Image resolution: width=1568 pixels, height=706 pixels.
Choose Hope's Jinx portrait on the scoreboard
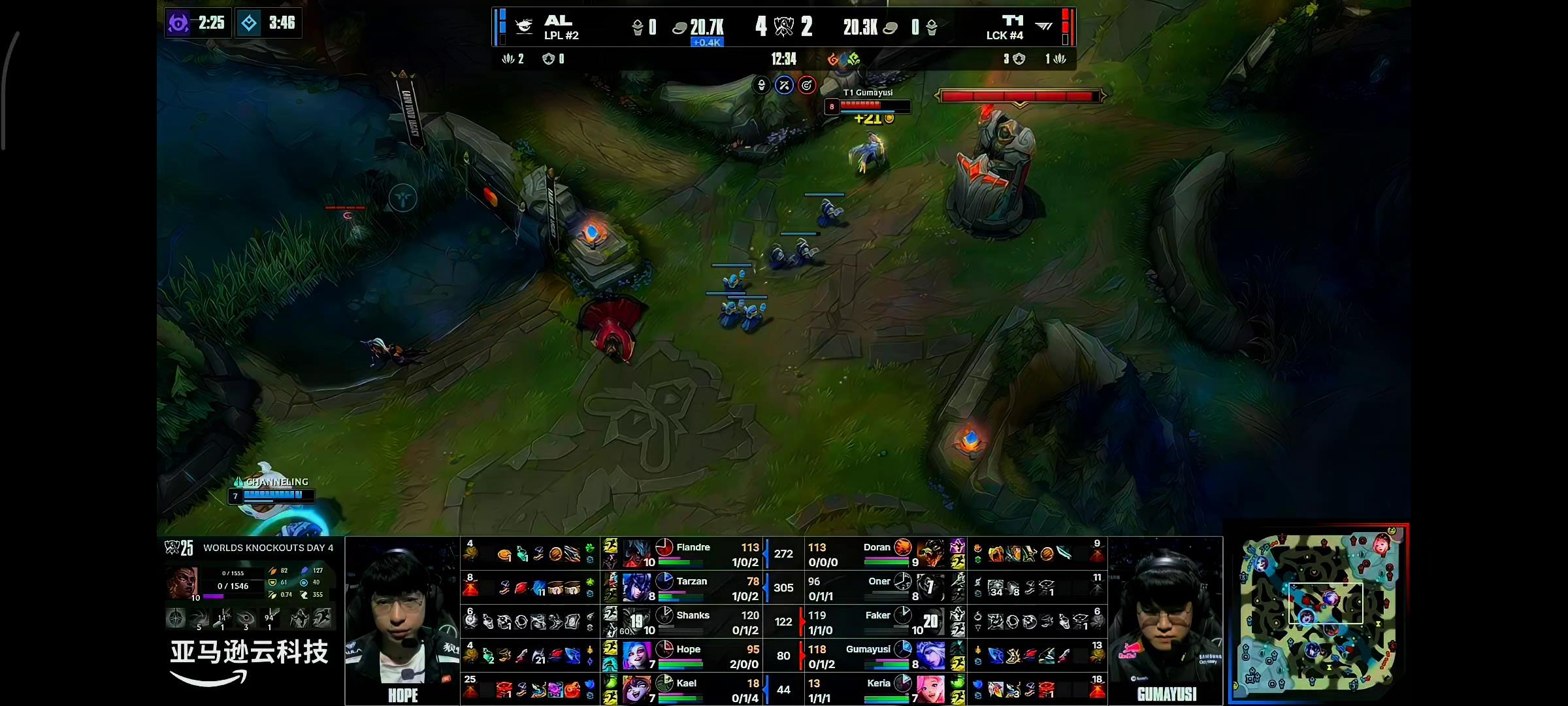(x=637, y=655)
